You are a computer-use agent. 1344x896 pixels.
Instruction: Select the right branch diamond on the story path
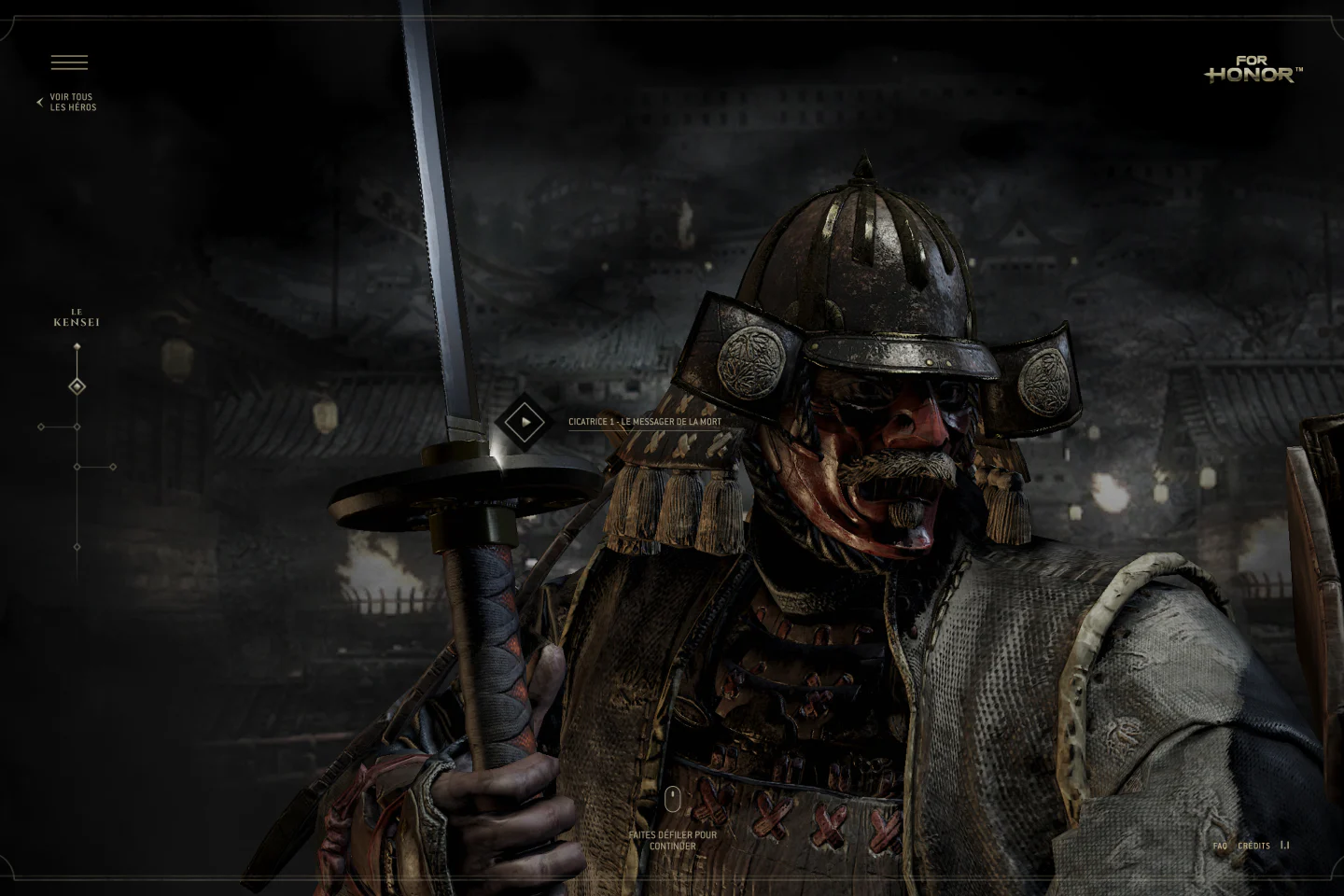pos(114,467)
